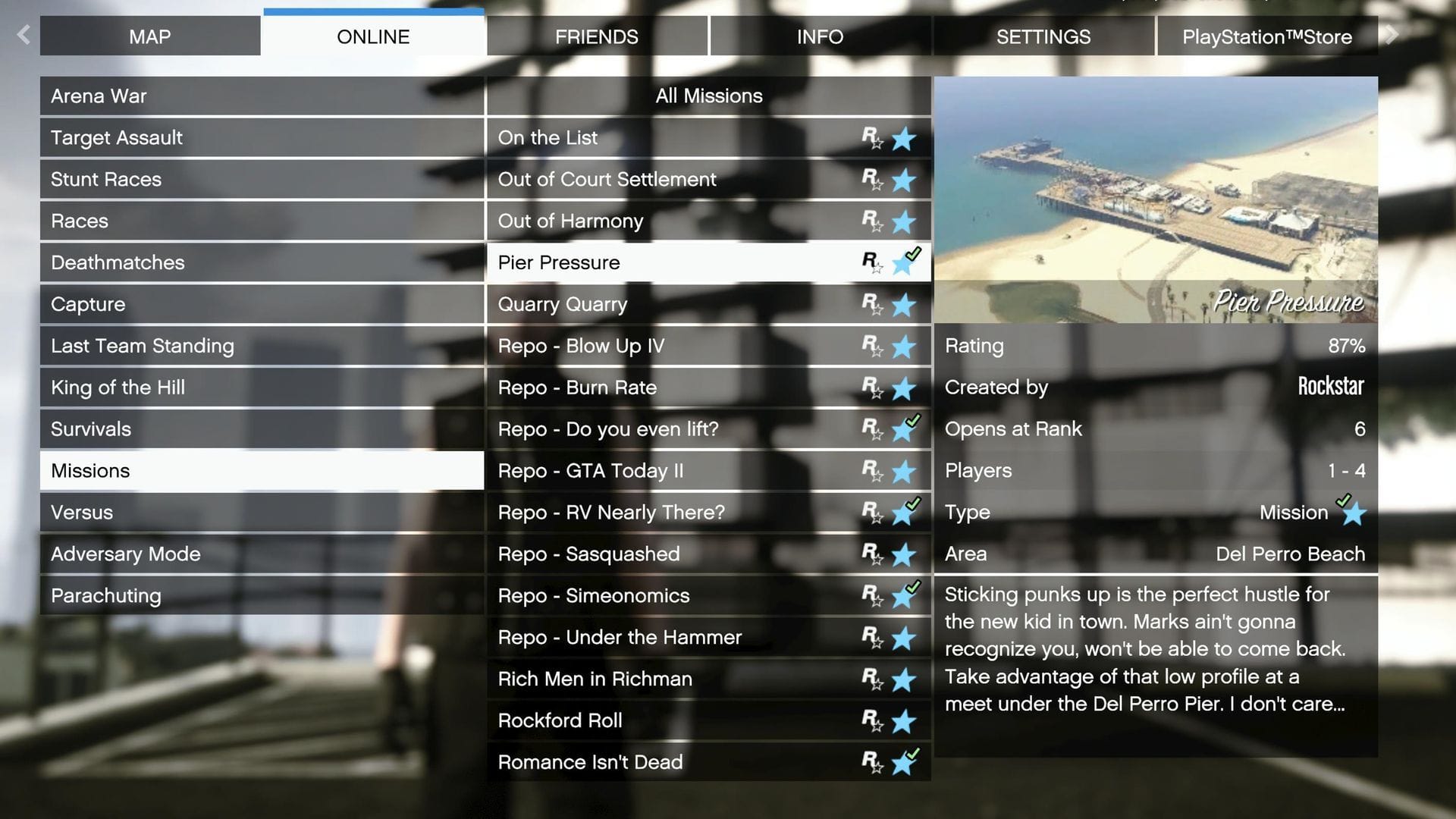1456x819 pixels.
Task: Open the FRIENDS tab
Action: point(597,36)
